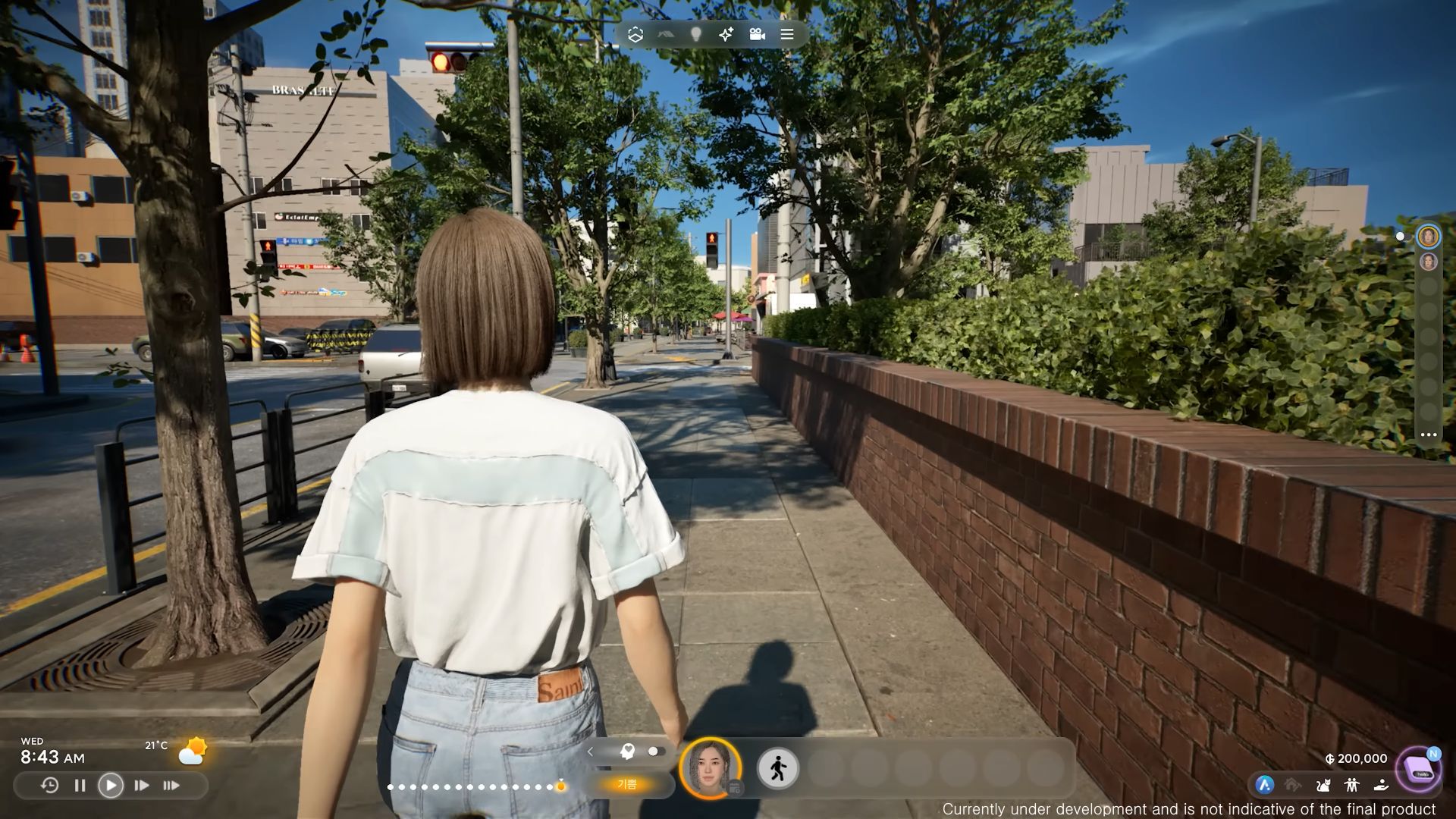The image size is (1456, 819).
Task: Open the blue A logo button
Action: [1264, 786]
